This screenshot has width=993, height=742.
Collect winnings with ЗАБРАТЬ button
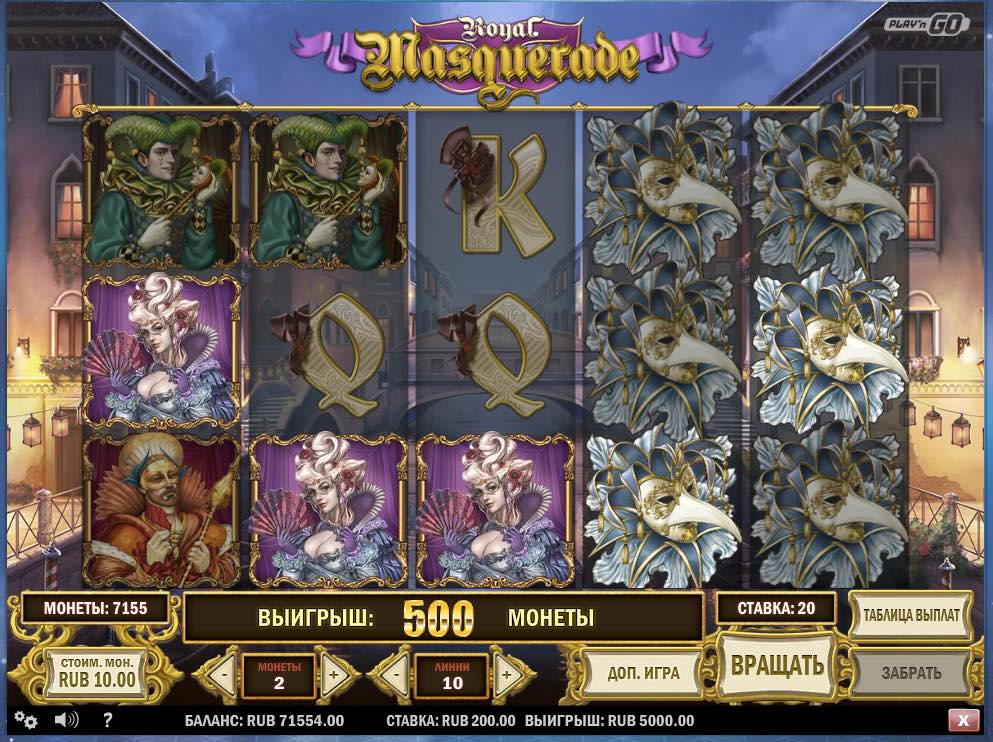point(911,673)
